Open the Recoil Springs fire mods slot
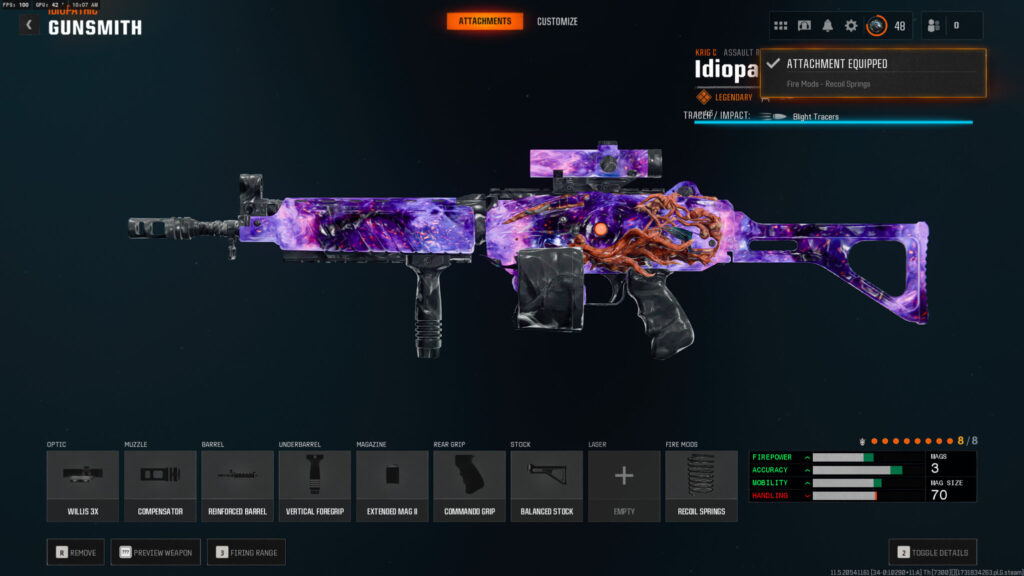Screen dimensions: 1024x576 tap(701, 485)
